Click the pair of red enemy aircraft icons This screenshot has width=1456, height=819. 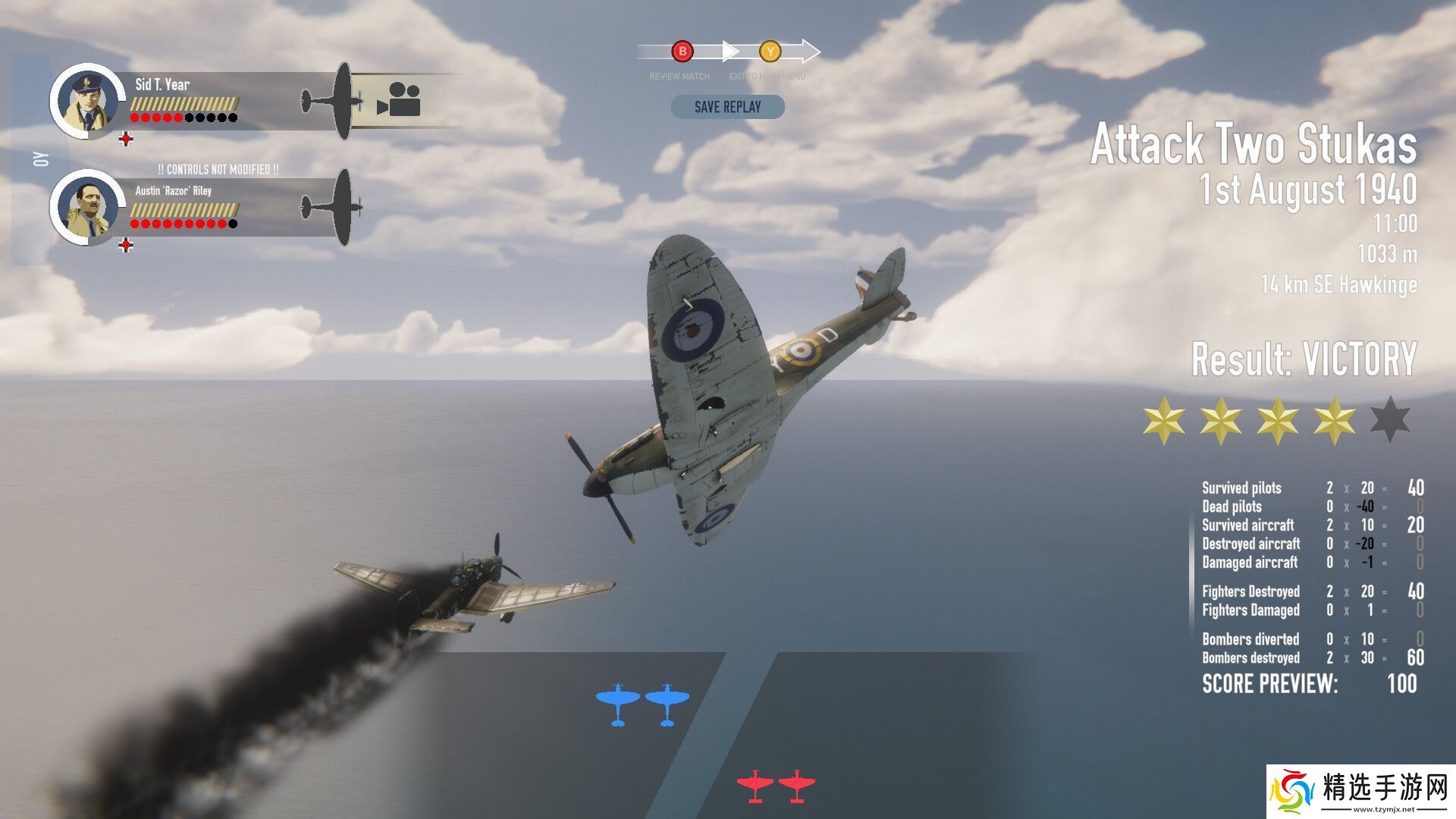click(x=776, y=785)
